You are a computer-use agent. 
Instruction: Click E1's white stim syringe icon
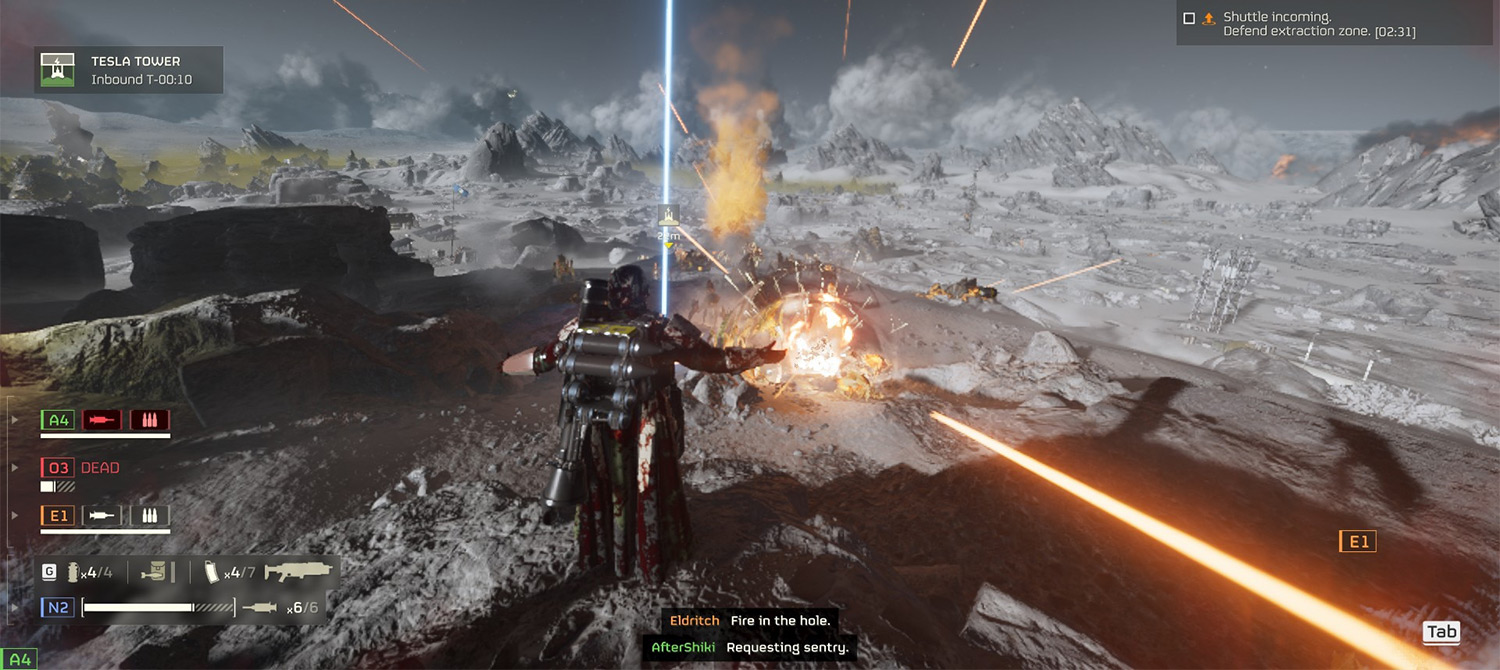tap(102, 516)
